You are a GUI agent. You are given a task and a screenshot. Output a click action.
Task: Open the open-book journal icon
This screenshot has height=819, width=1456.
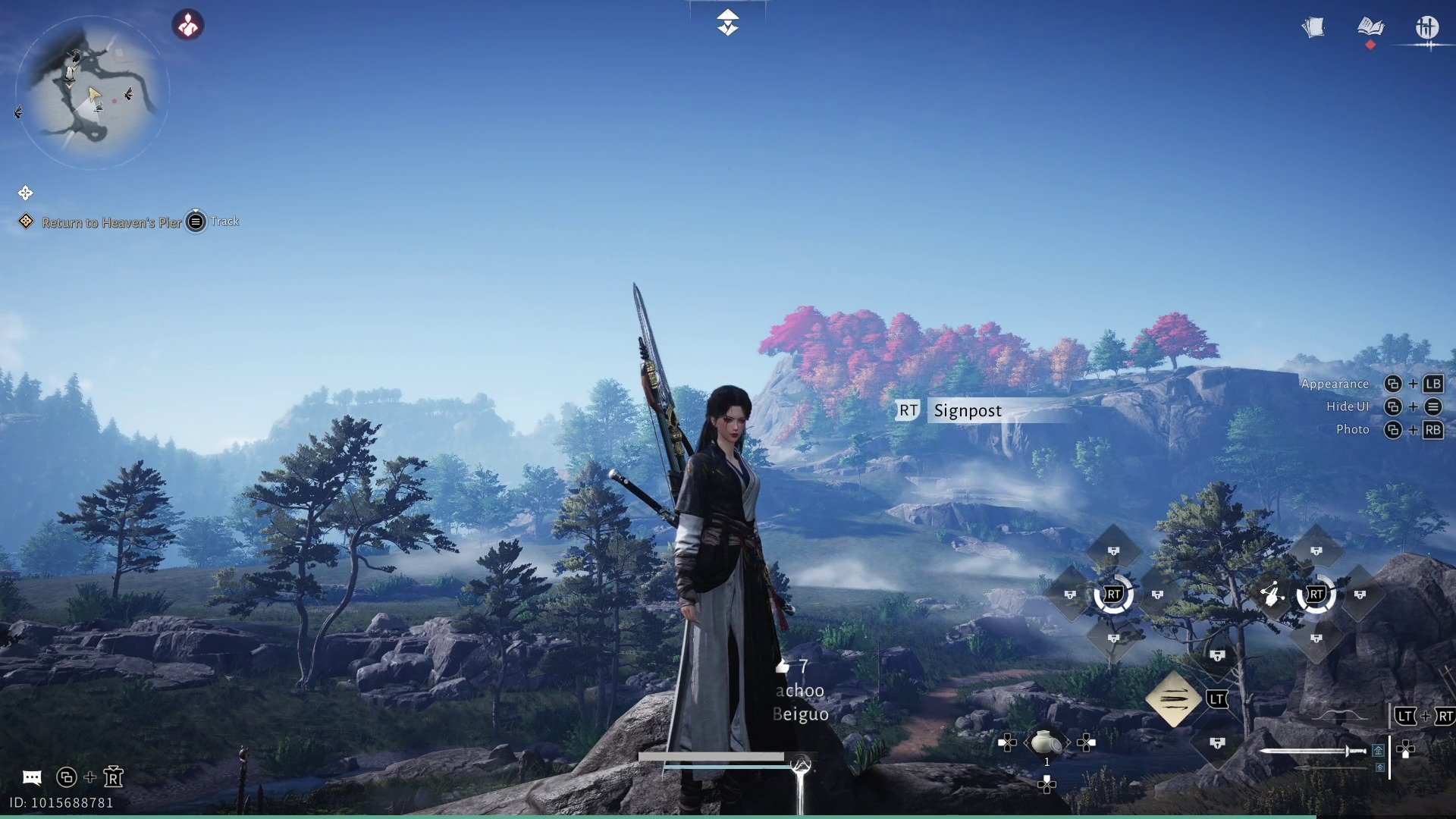[1370, 28]
